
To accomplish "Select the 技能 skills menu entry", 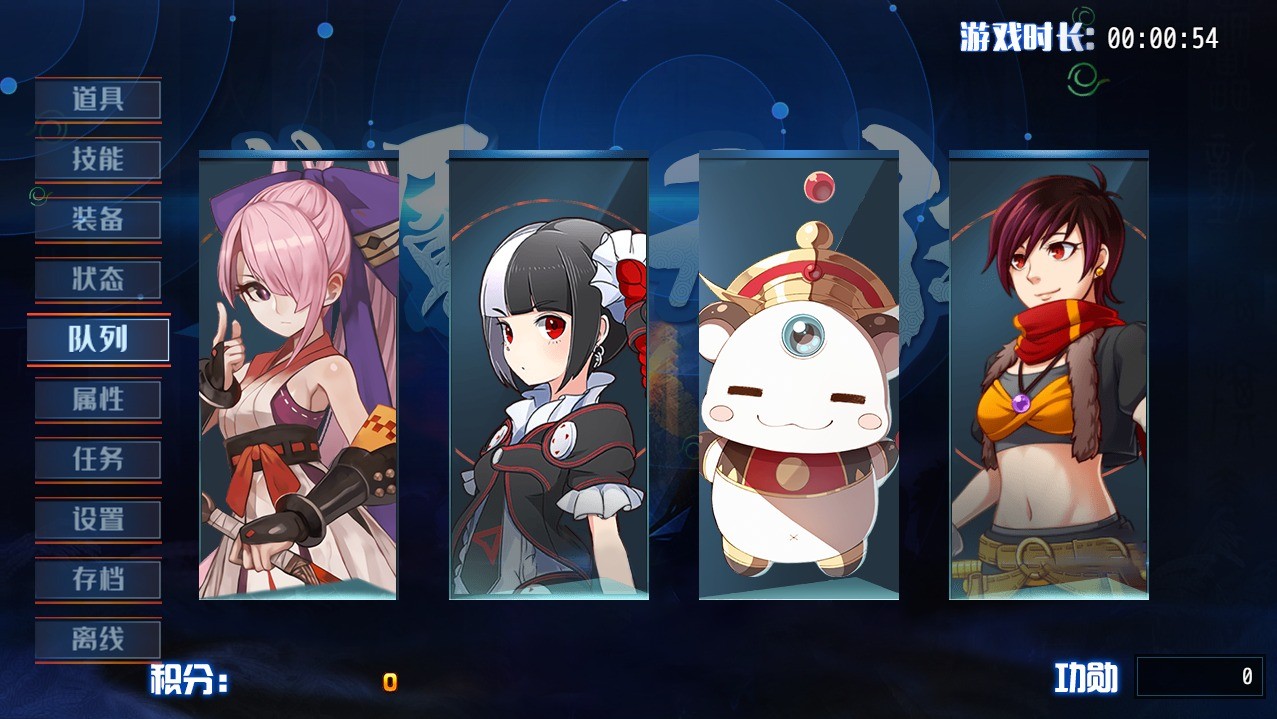I will pos(98,160).
